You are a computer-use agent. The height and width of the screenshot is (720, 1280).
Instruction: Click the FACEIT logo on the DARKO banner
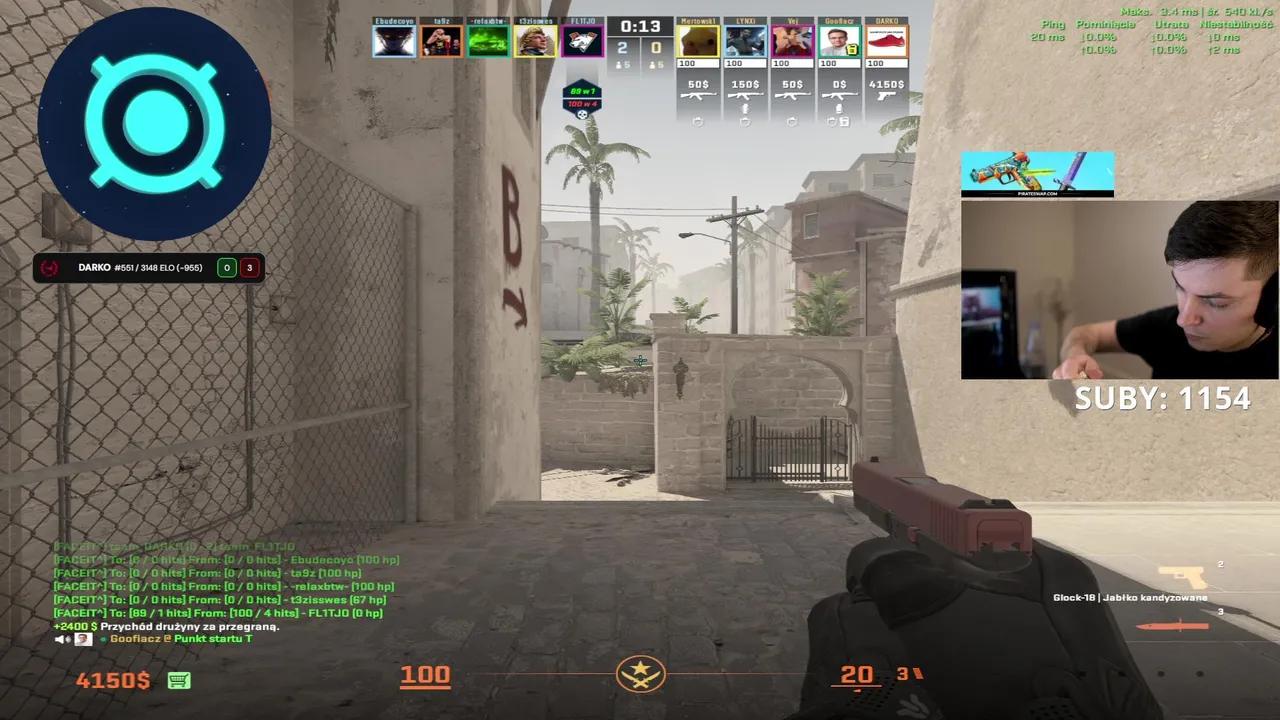coord(49,267)
